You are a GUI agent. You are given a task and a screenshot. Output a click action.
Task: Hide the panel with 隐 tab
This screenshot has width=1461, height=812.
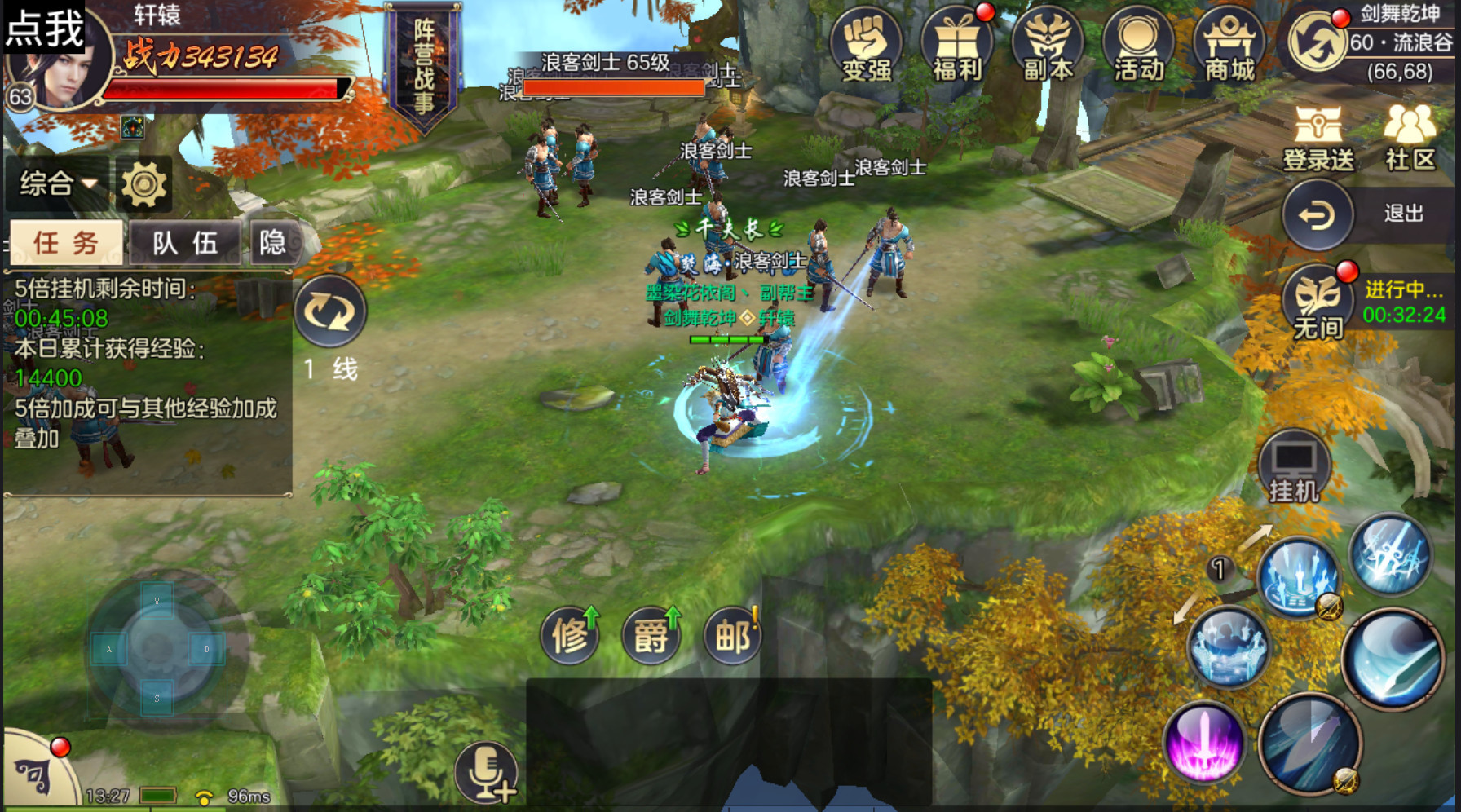[x=272, y=242]
